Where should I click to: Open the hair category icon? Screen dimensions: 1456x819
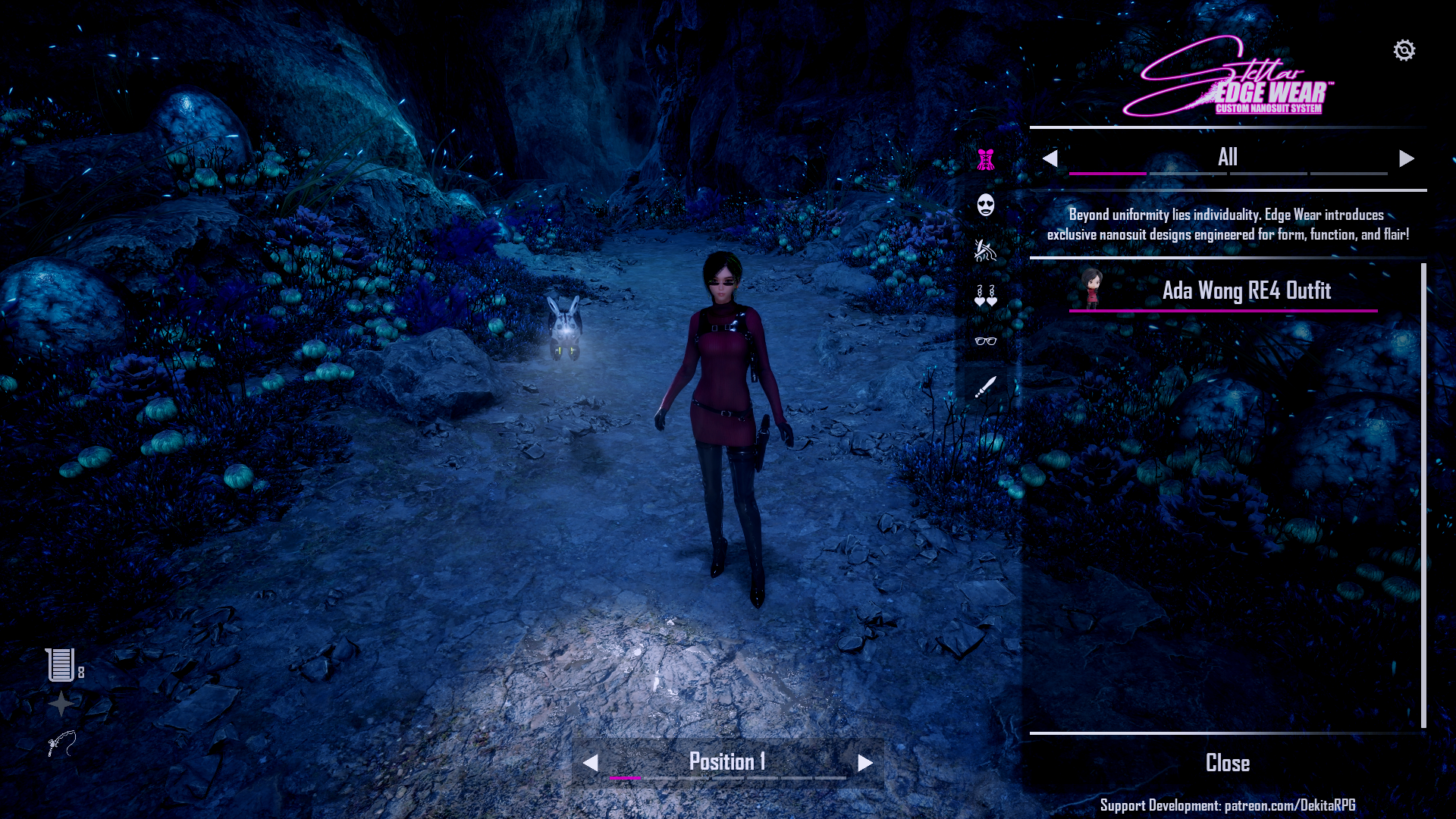[985, 250]
